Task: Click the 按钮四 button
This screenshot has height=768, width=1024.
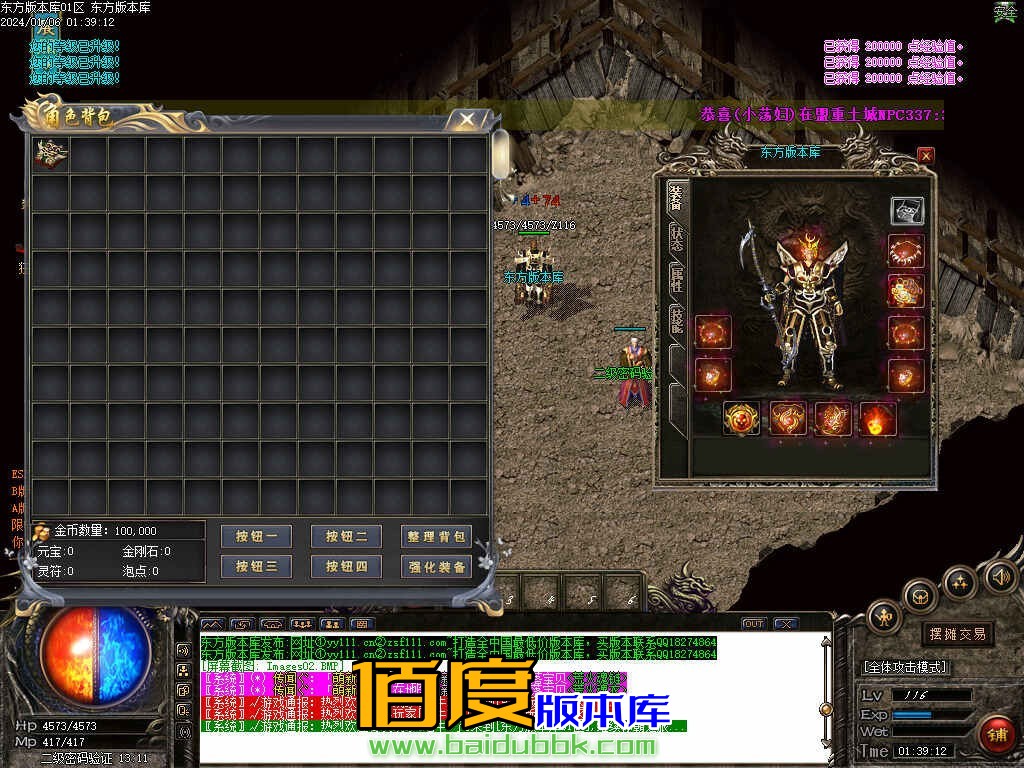Action: [x=346, y=566]
